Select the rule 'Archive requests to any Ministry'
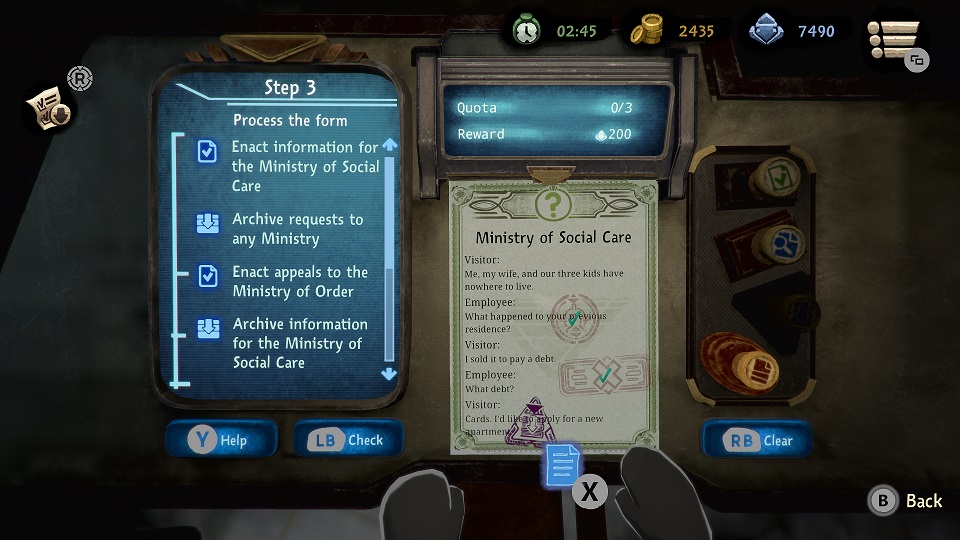Screen dimensions: 960x540 coord(298,229)
